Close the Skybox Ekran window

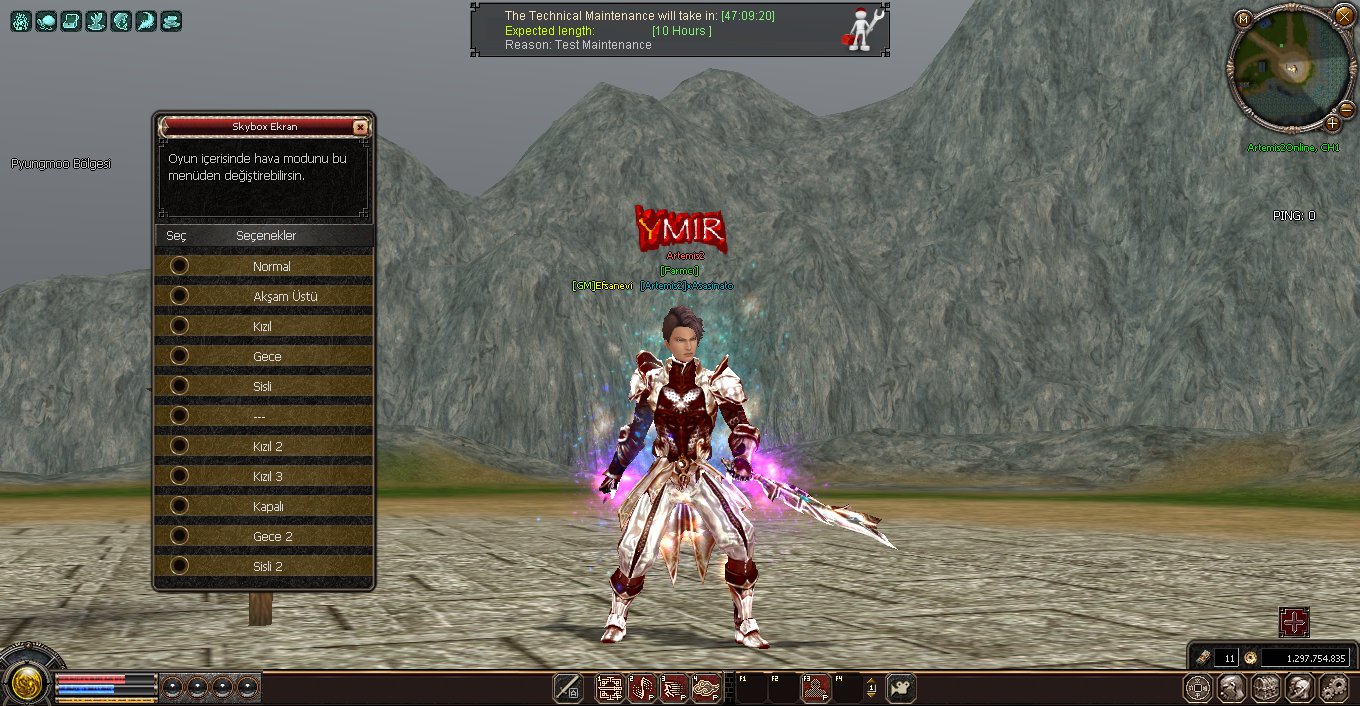360,127
